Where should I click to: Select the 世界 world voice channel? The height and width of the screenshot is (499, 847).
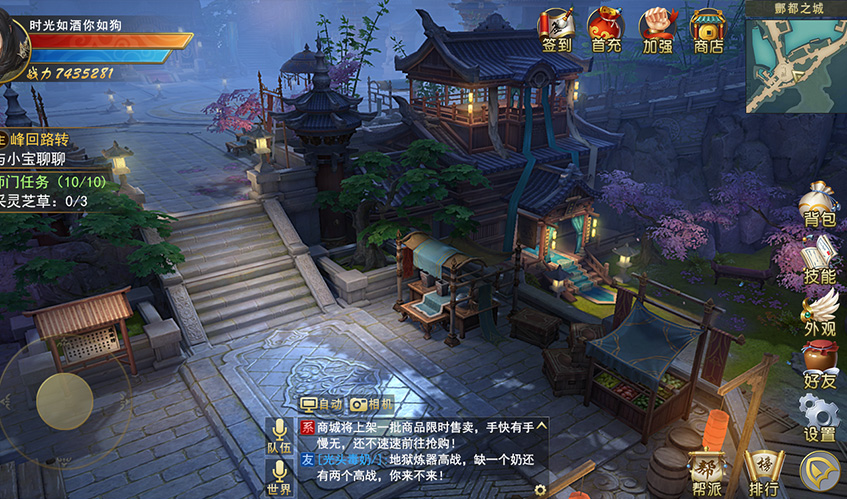tap(279, 478)
